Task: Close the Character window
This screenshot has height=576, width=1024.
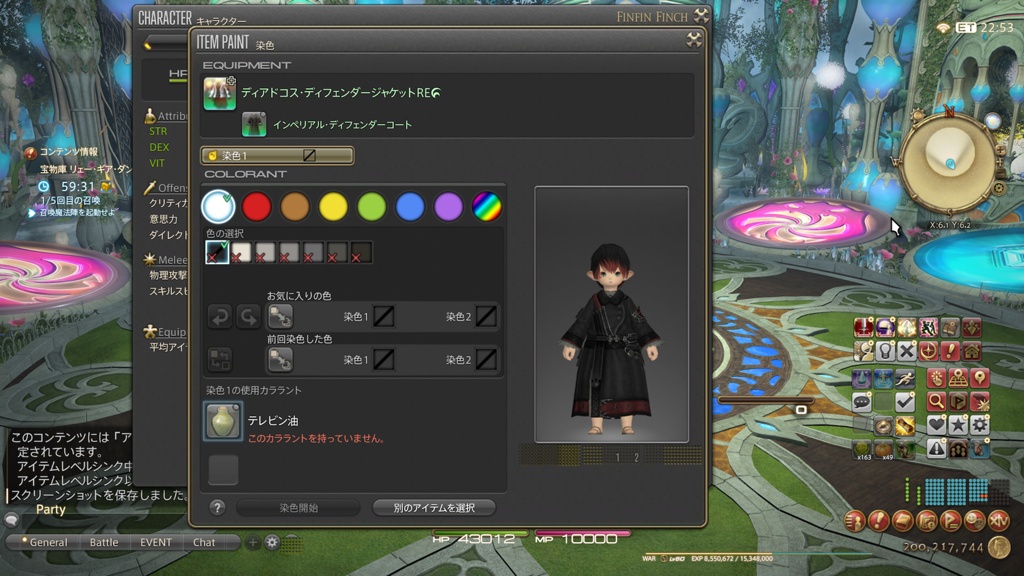Action: [x=701, y=16]
